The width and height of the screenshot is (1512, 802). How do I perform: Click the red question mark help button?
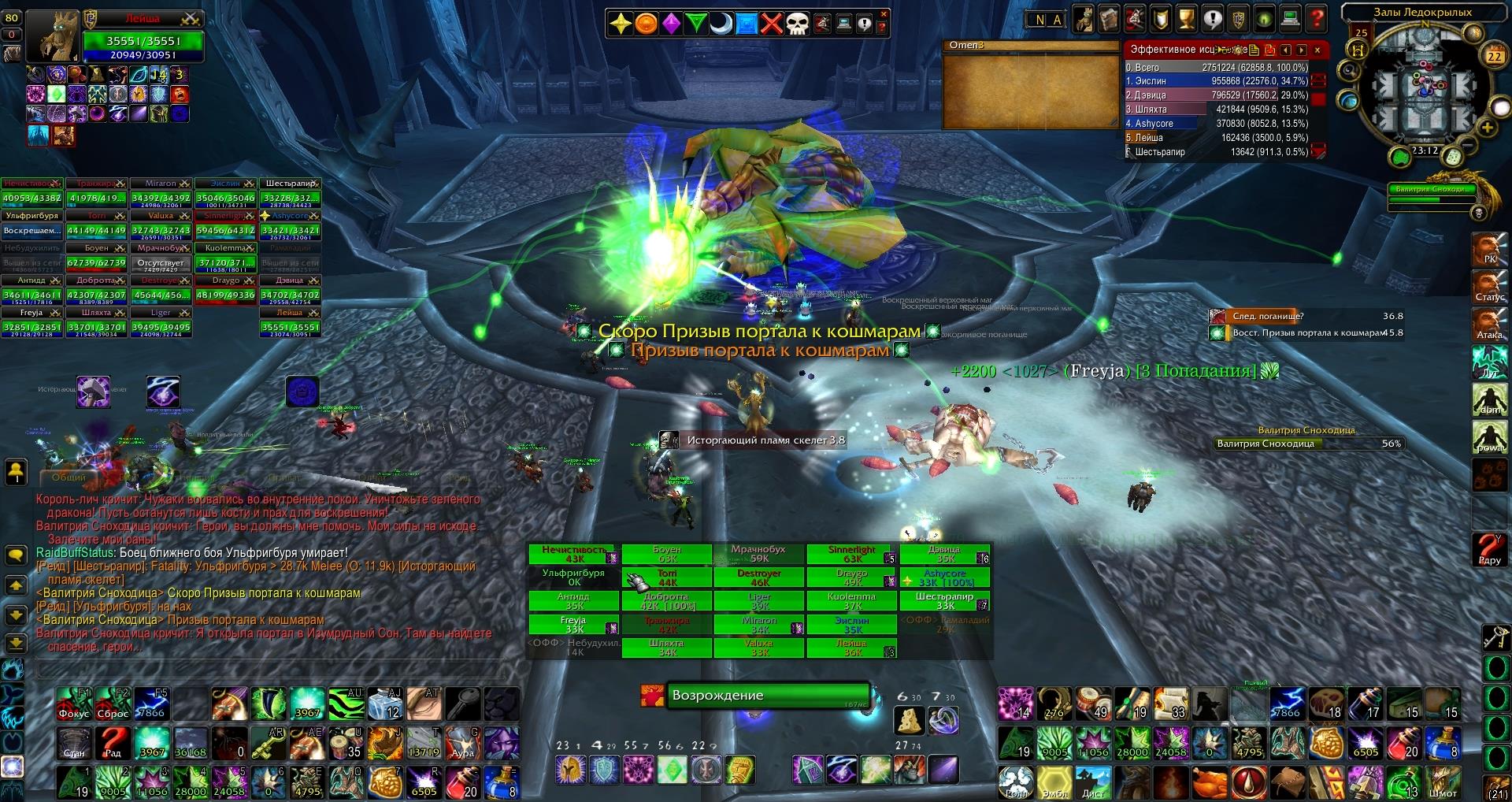tap(1316, 19)
